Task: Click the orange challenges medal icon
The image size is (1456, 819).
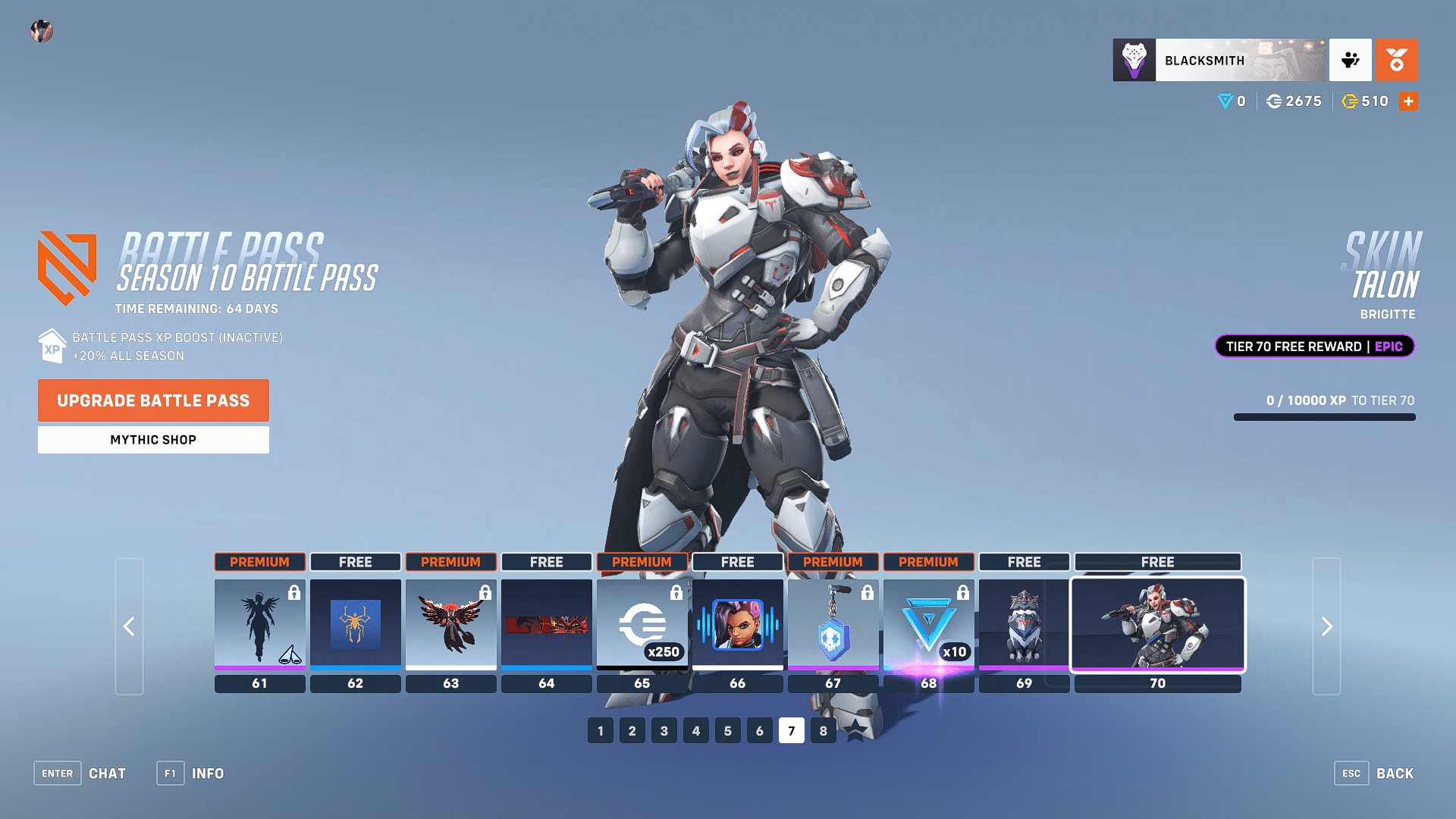Action: 1397,60
